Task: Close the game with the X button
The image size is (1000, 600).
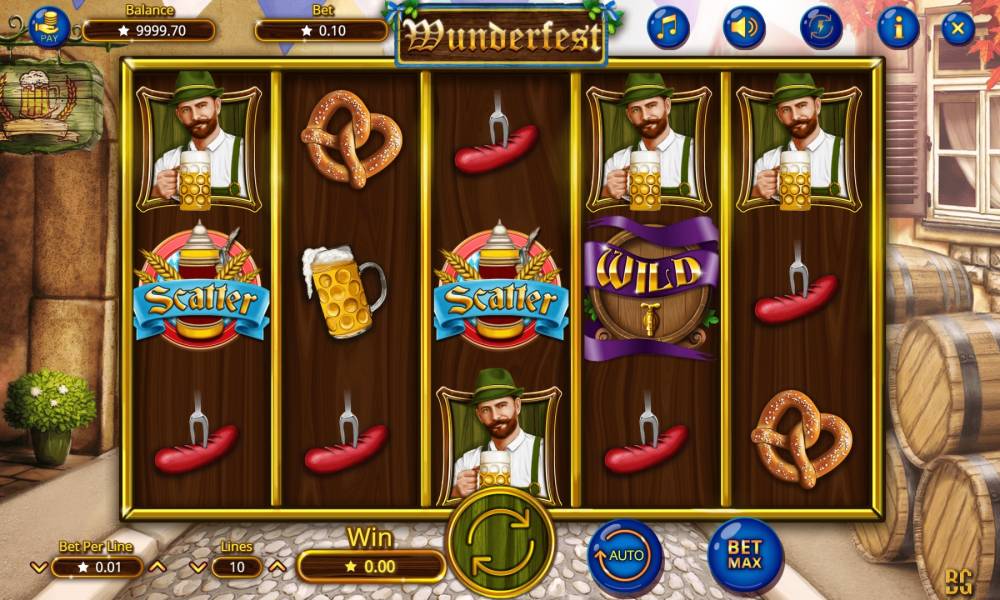Action: tap(957, 28)
